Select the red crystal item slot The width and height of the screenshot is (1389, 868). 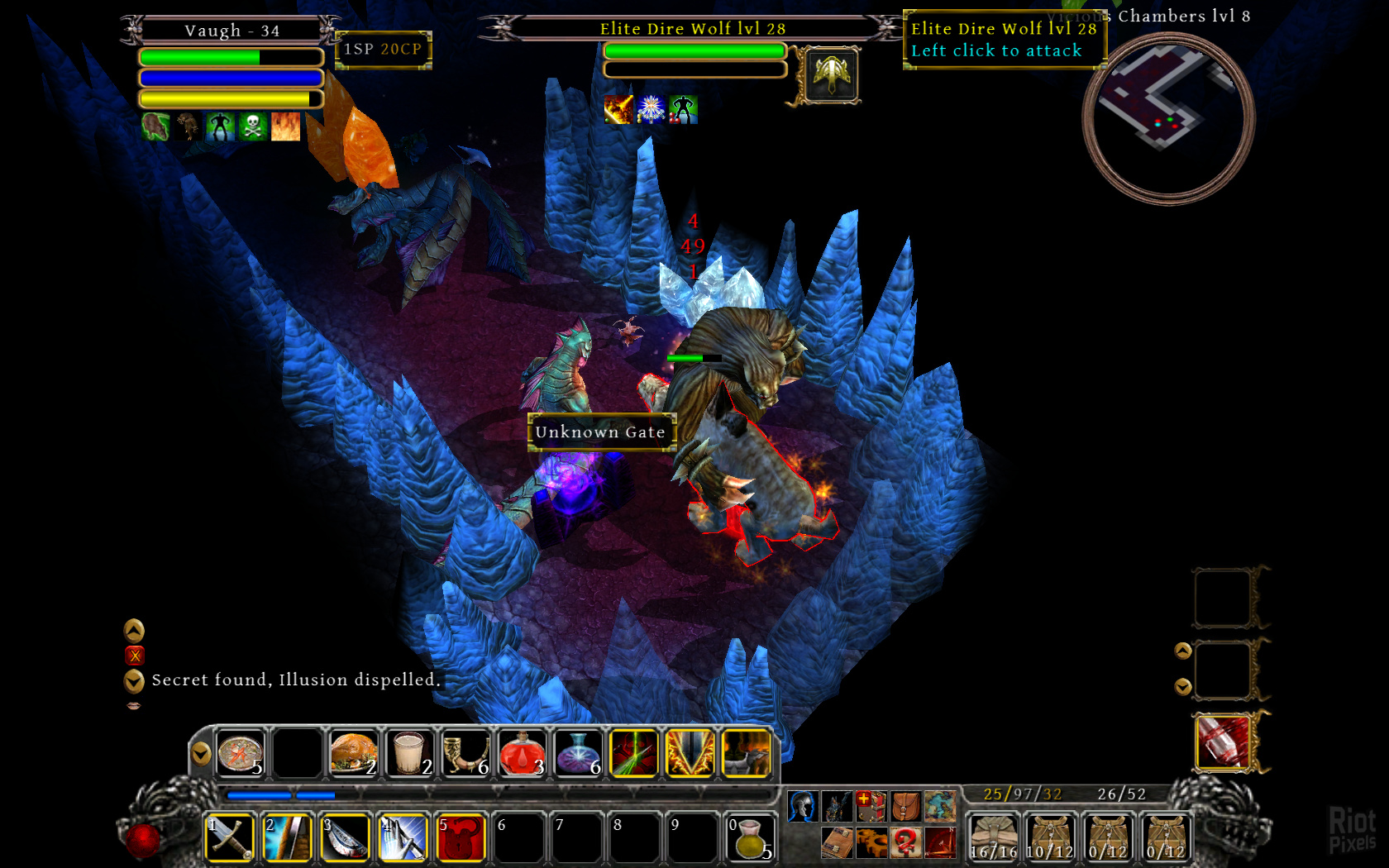click(1222, 742)
